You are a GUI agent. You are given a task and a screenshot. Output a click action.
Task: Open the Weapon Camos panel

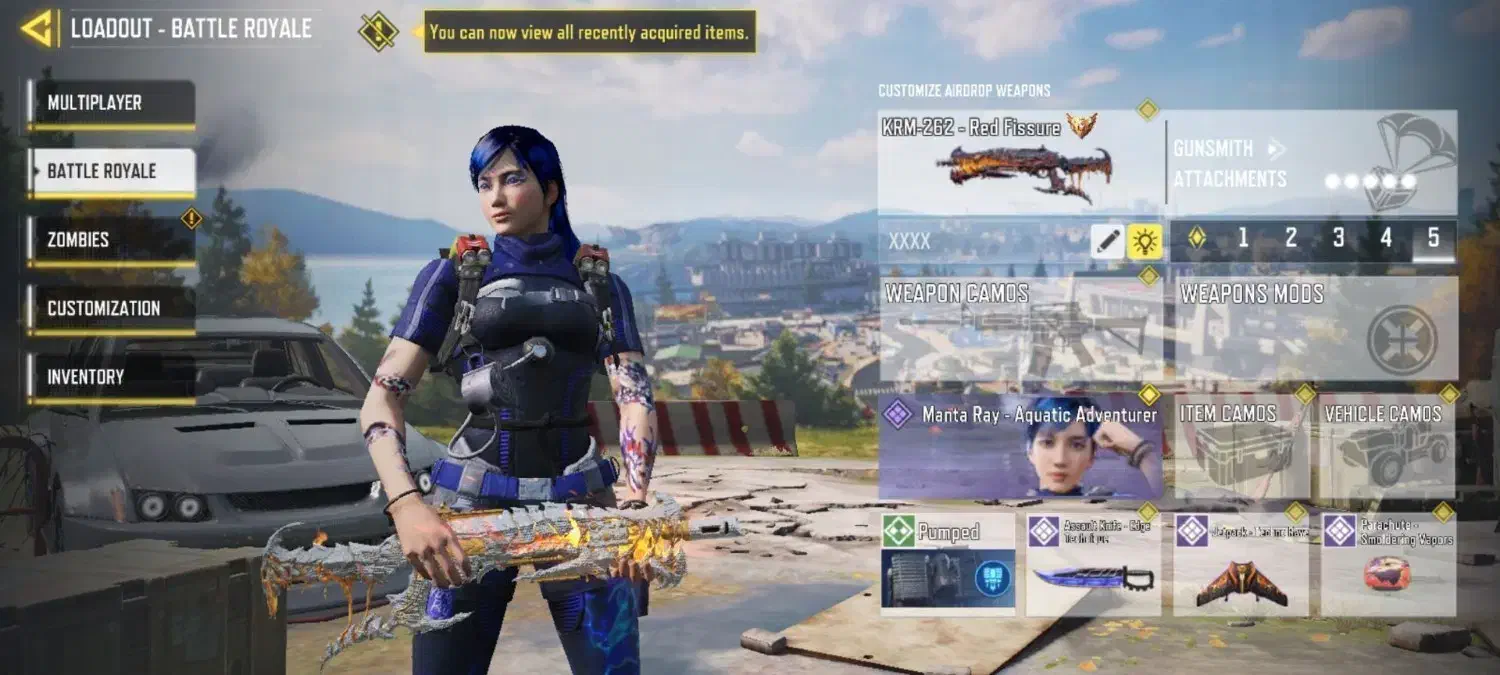(x=1021, y=329)
